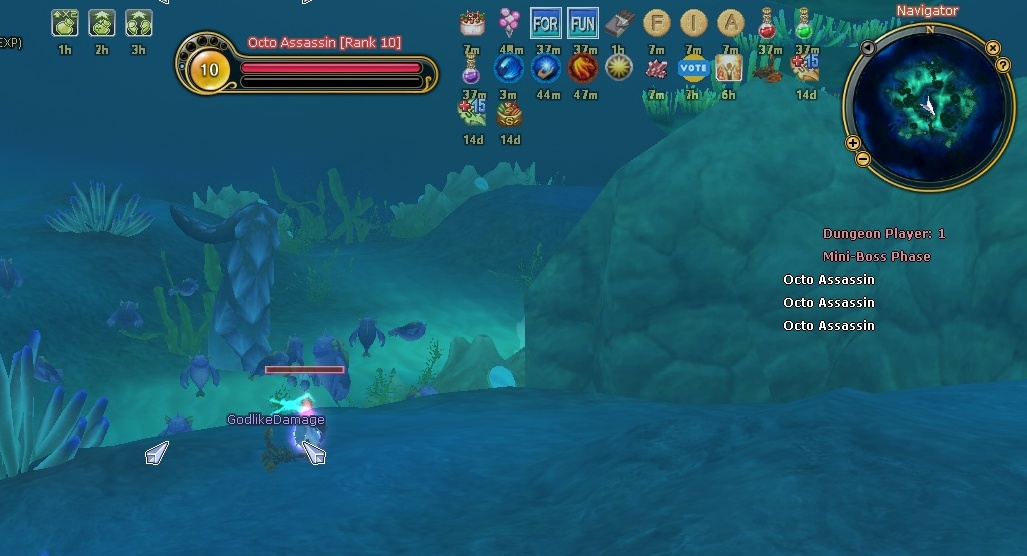The height and width of the screenshot is (556, 1027).
Task: Click the minimap's zoom-out minus button
Action: (863, 159)
